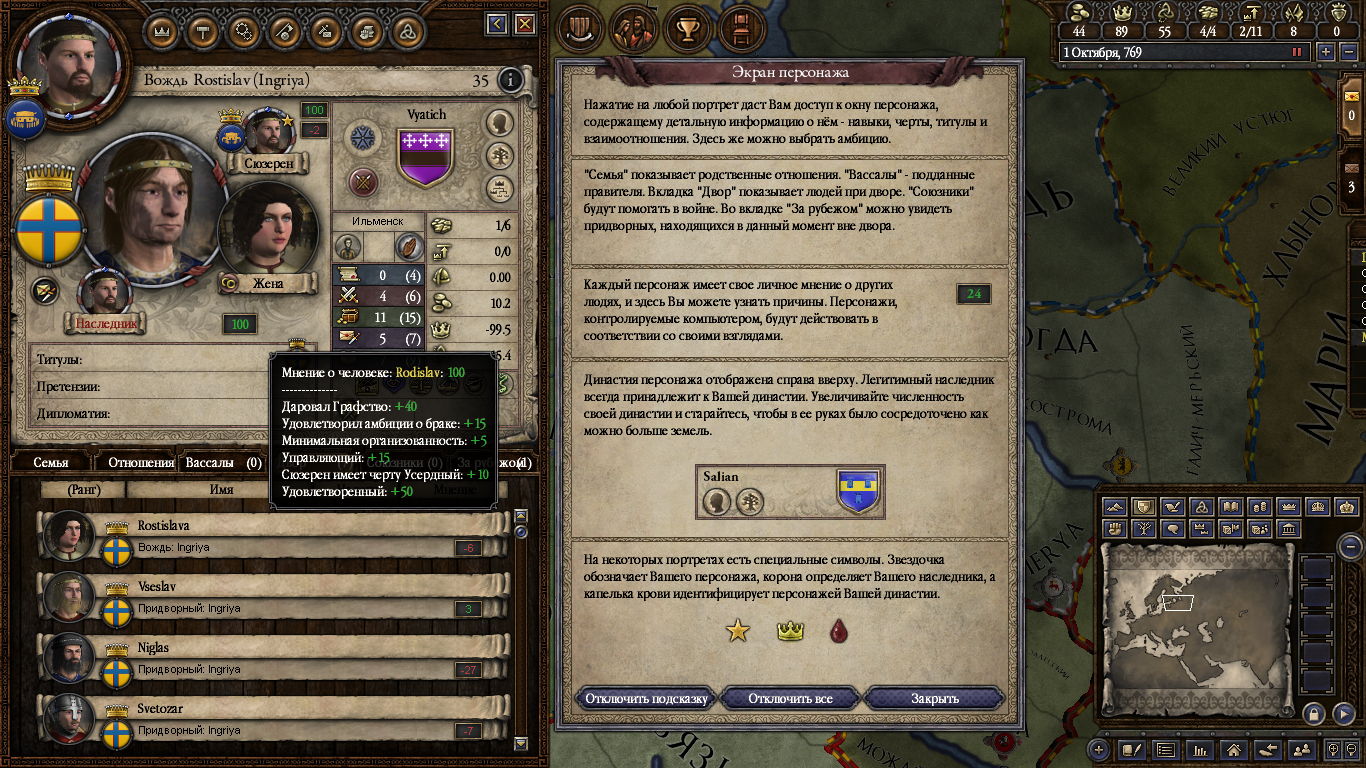Open Niglas courtier entry
The height and width of the screenshot is (768, 1366).
tap(270, 659)
